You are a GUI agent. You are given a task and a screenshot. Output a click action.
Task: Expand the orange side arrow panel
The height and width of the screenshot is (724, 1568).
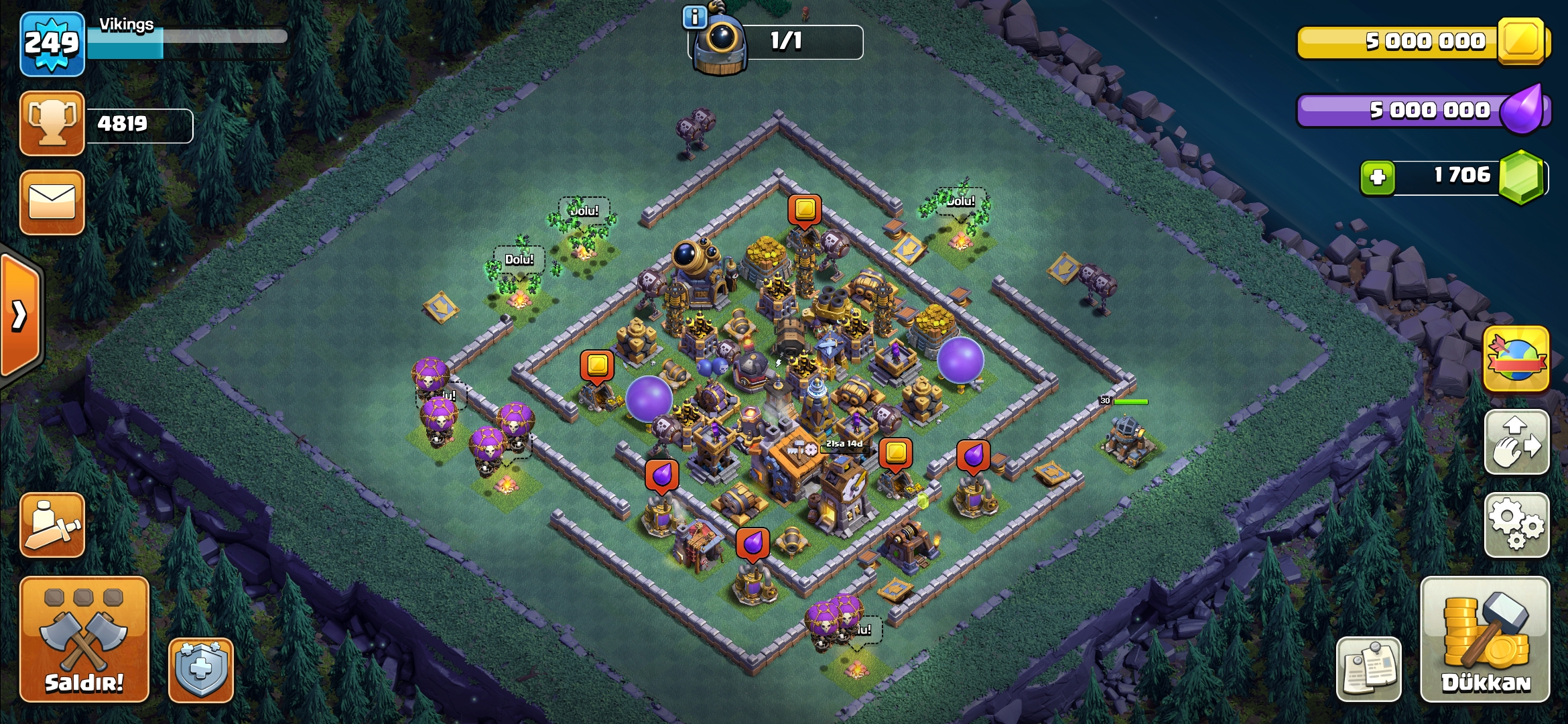pos(20,315)
